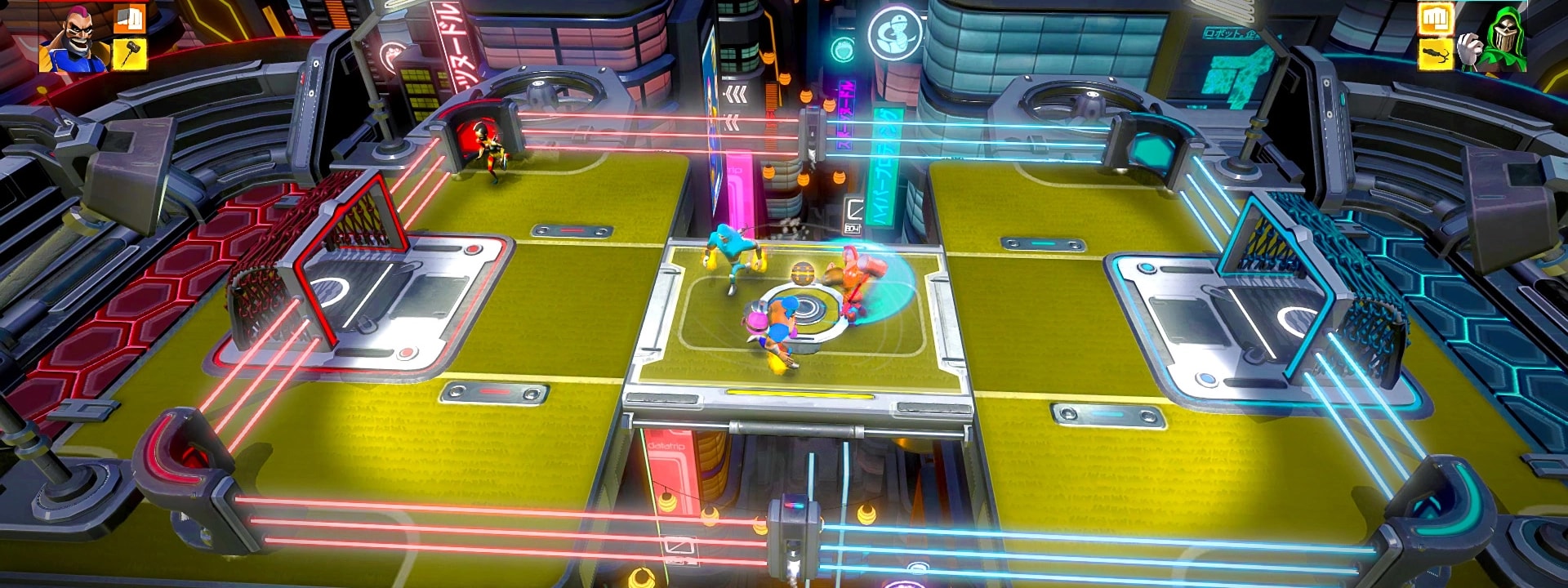Screen dimensions: 1568x588
Task: Trigger the glowing fist ability beside the skull portrait
Action: pos(1437,18)
